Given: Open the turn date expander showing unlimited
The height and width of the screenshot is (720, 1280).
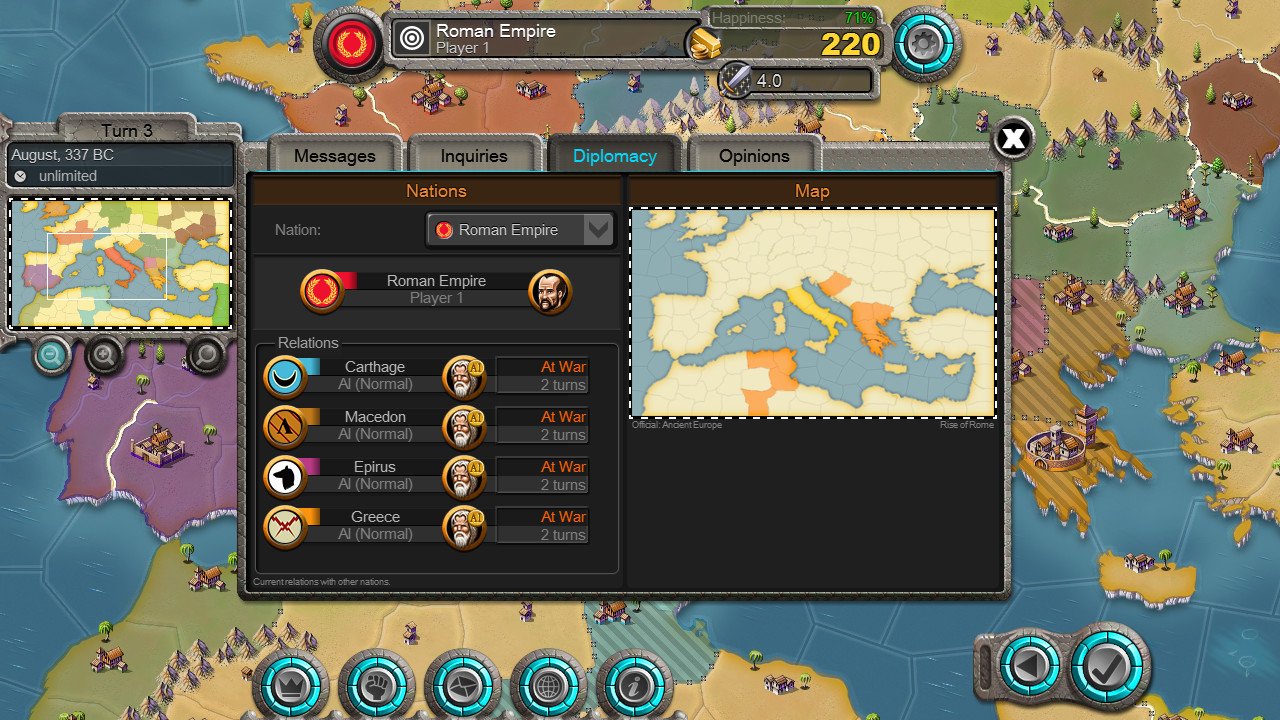Looking at the screenshot, I should pyautogui.click(x=120, y=176).
